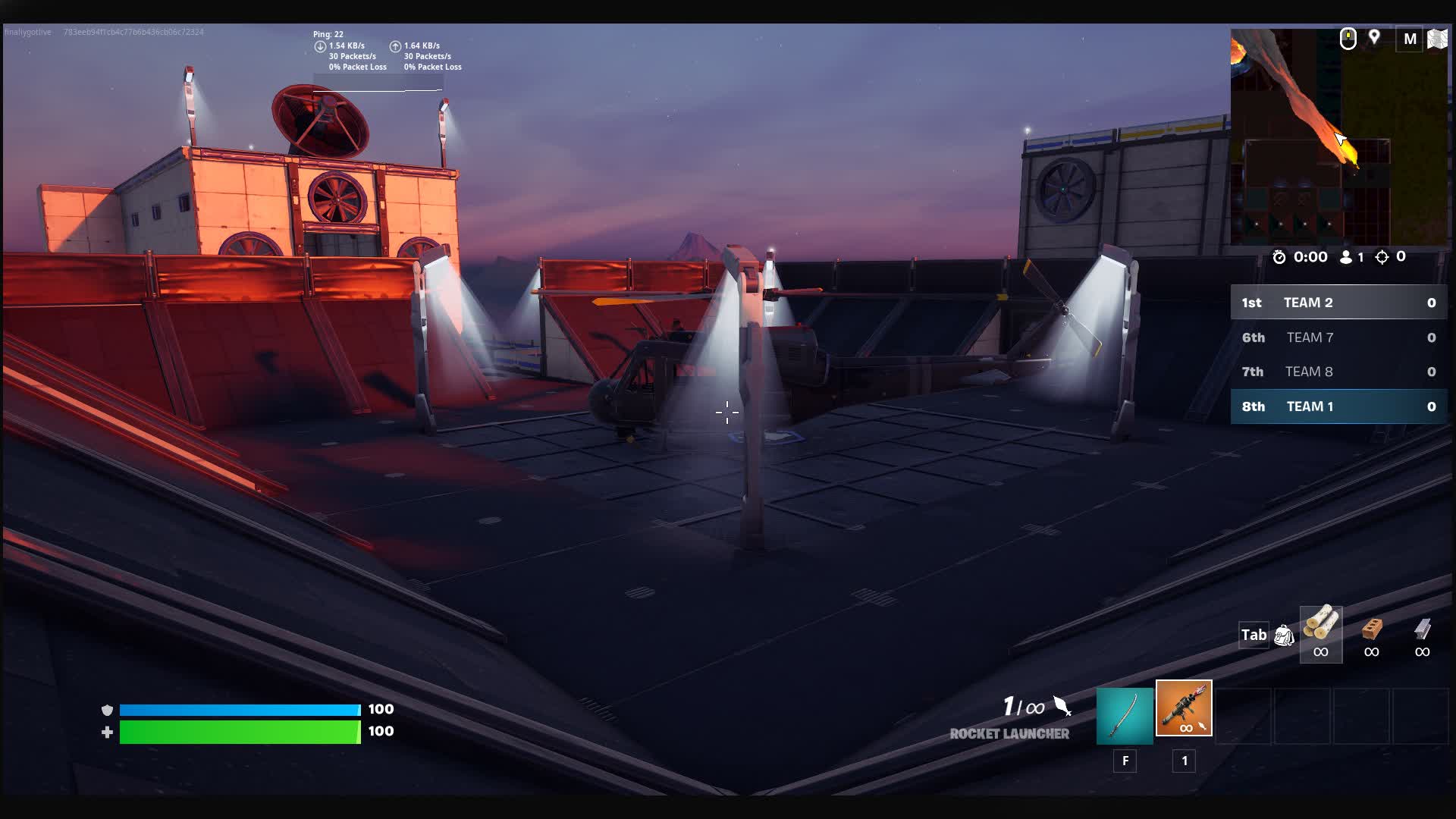Select the metal material icon

[x=1421, y=634]
